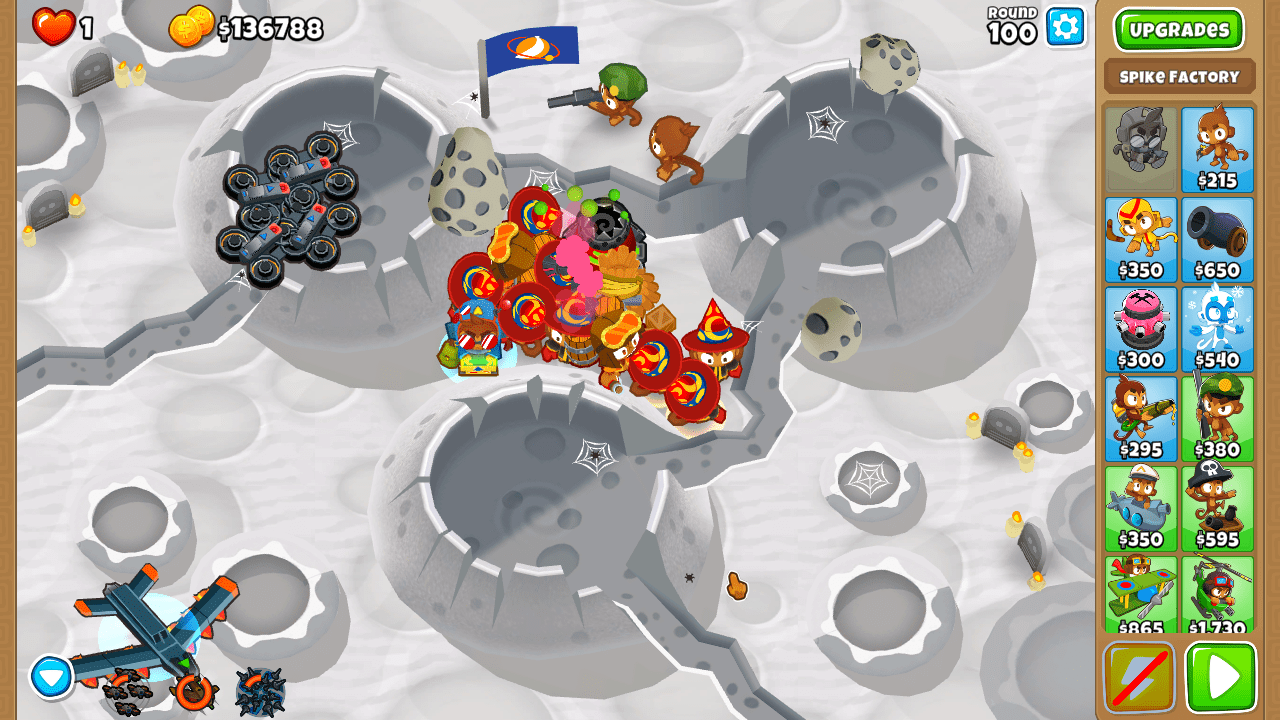The height and width of the screenshot is (720, 1280).
Task: Click the round 100 counter
Action: pos(1013,27)
